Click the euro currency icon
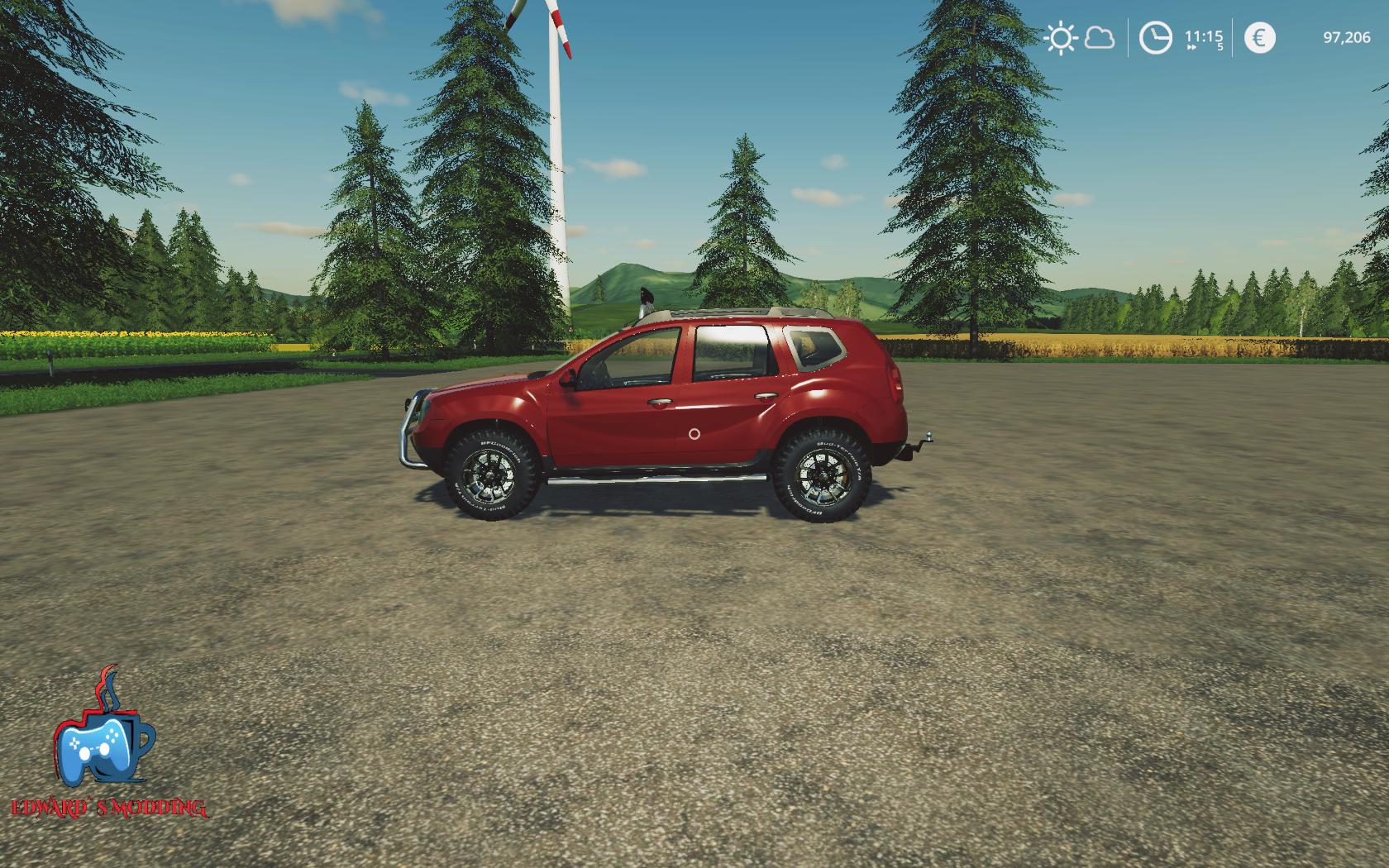The height and width of the screenshot is (868, 1389). [1259, 38]
